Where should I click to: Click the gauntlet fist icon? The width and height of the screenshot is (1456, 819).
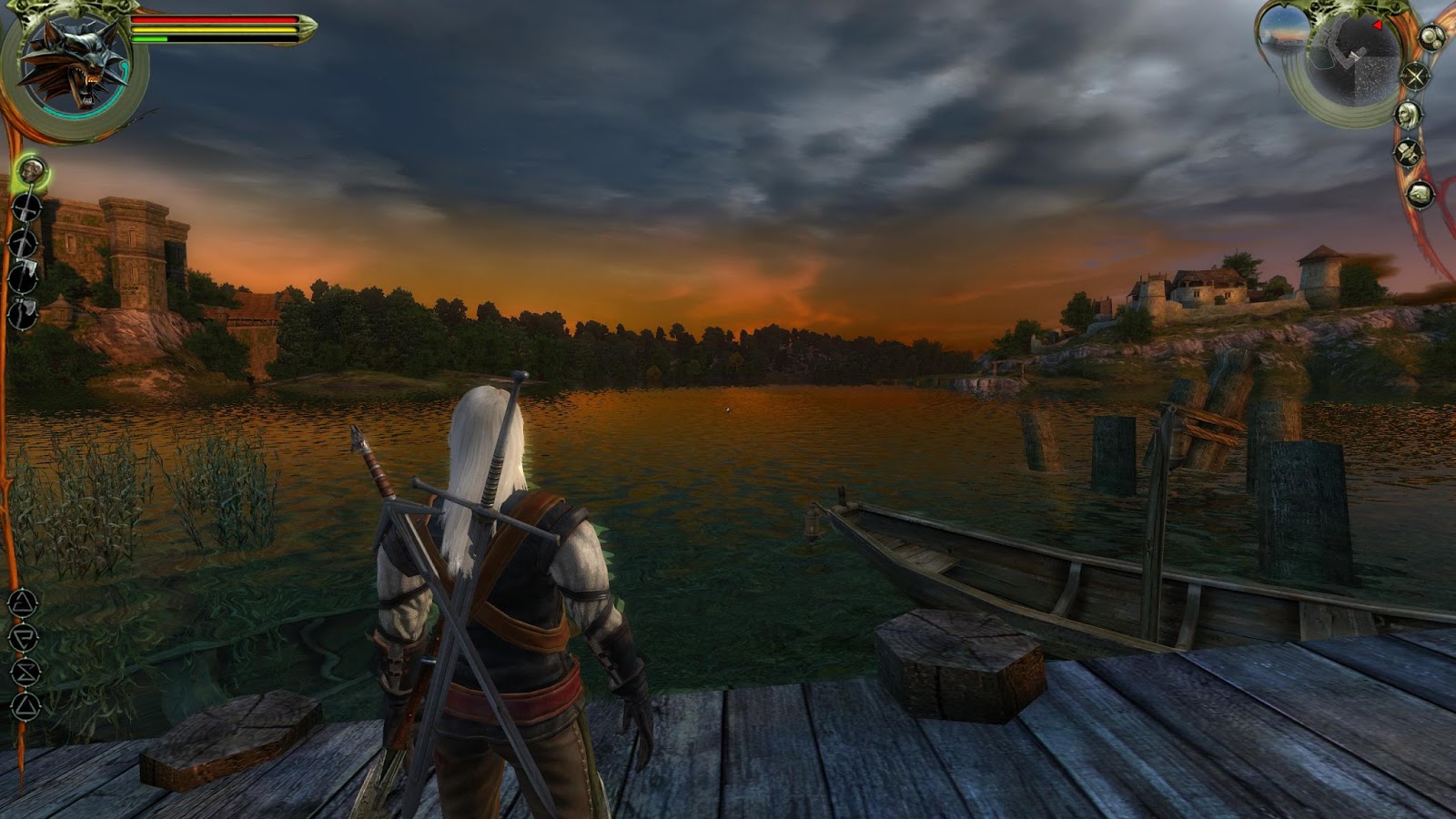coord(1421,194)
